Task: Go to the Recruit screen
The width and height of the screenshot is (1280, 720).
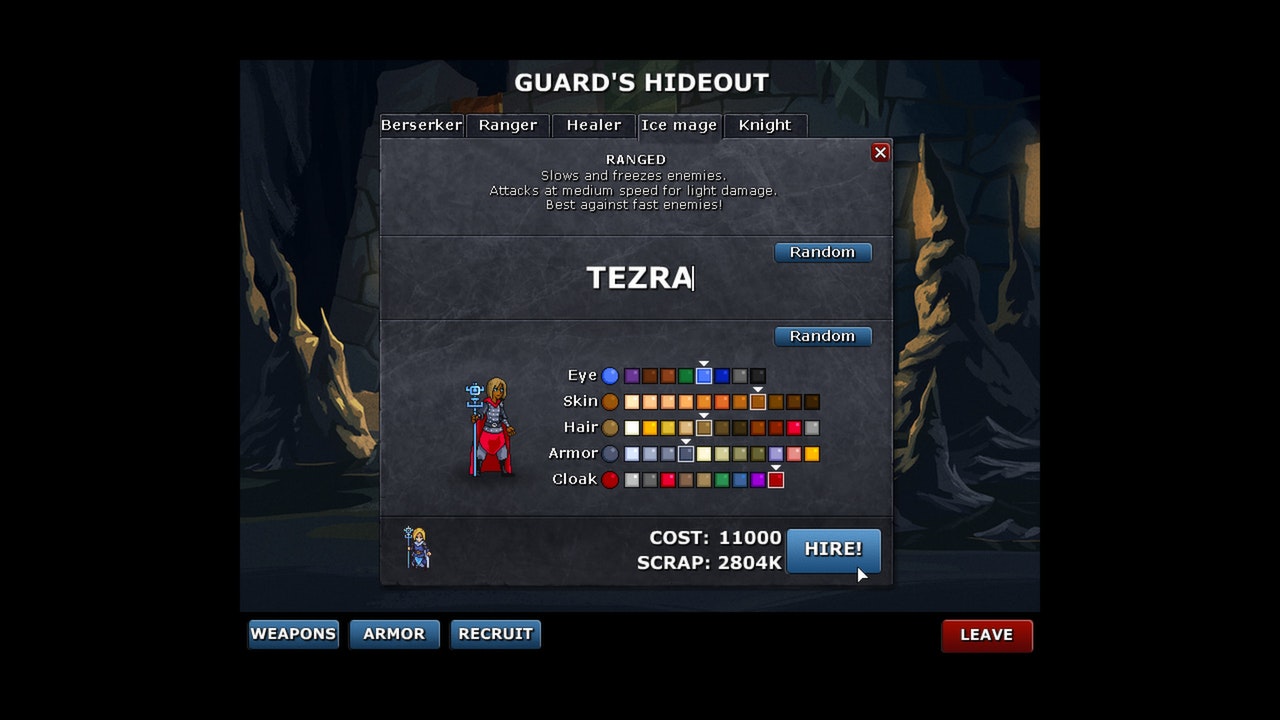Action: coord(495,634)
